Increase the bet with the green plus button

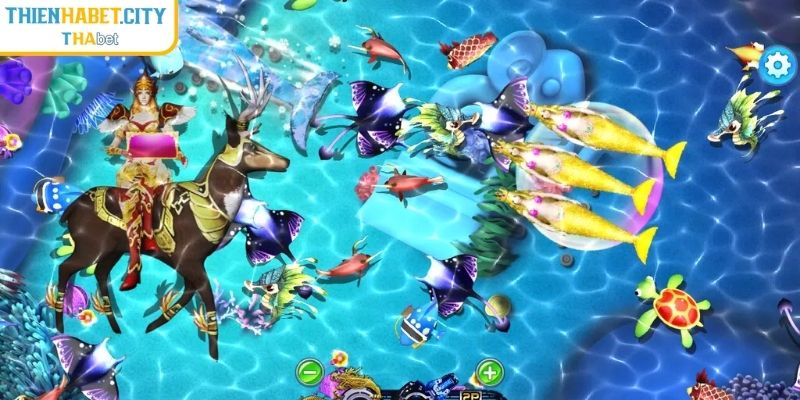pyautogui.click(x=489, y=374)
